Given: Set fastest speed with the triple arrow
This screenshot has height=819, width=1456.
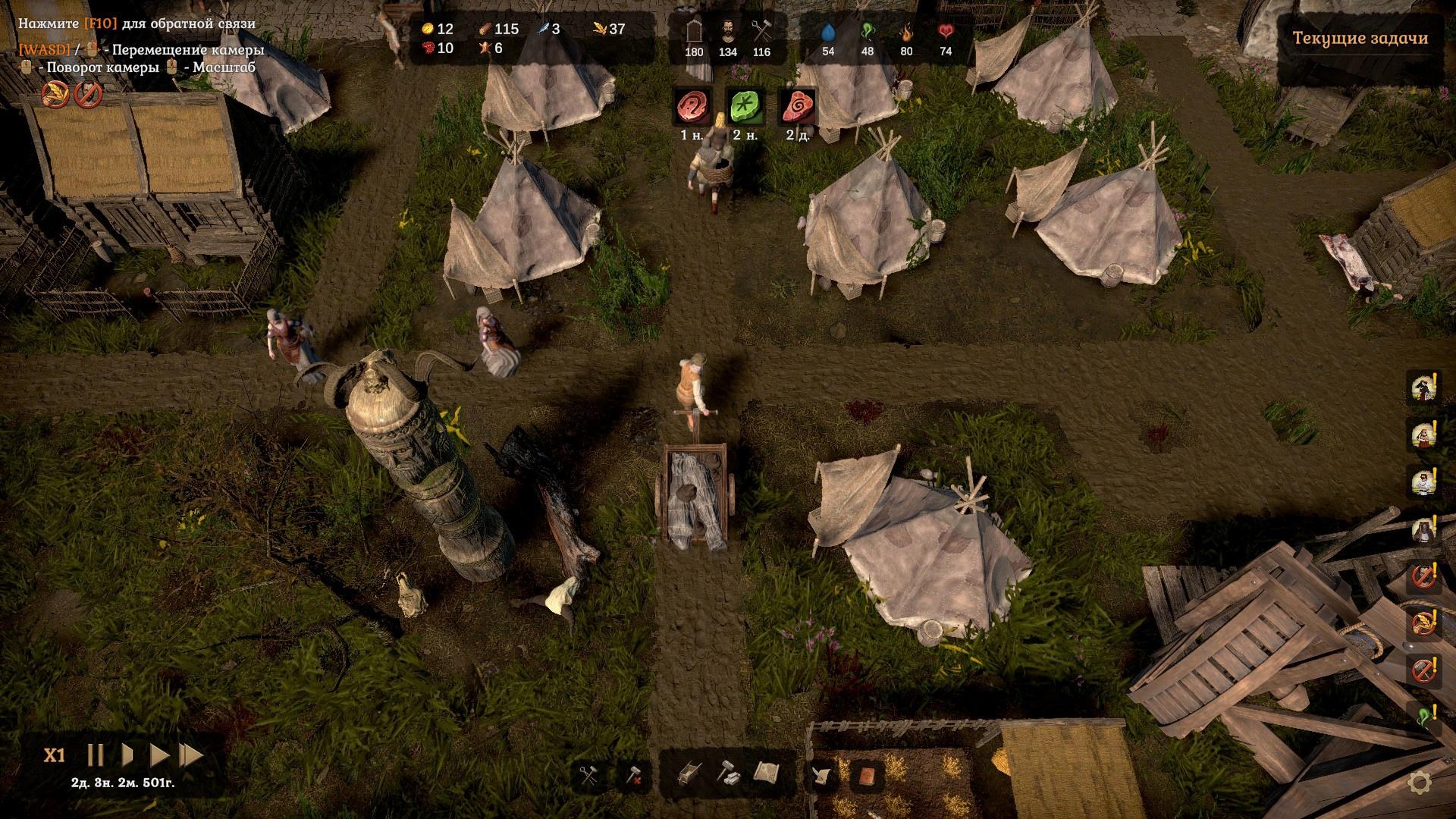Looking at the screenshot, I should 192,755.
